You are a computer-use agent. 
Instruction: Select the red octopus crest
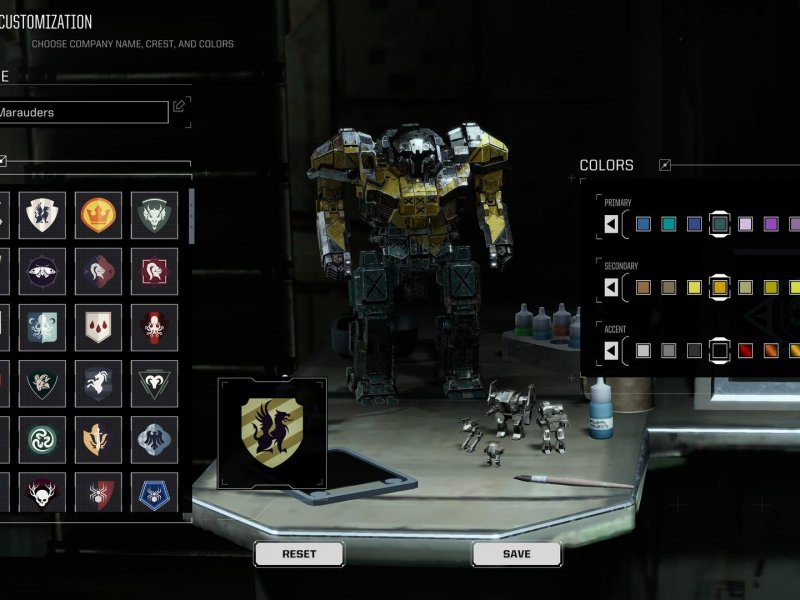(154, 327)
